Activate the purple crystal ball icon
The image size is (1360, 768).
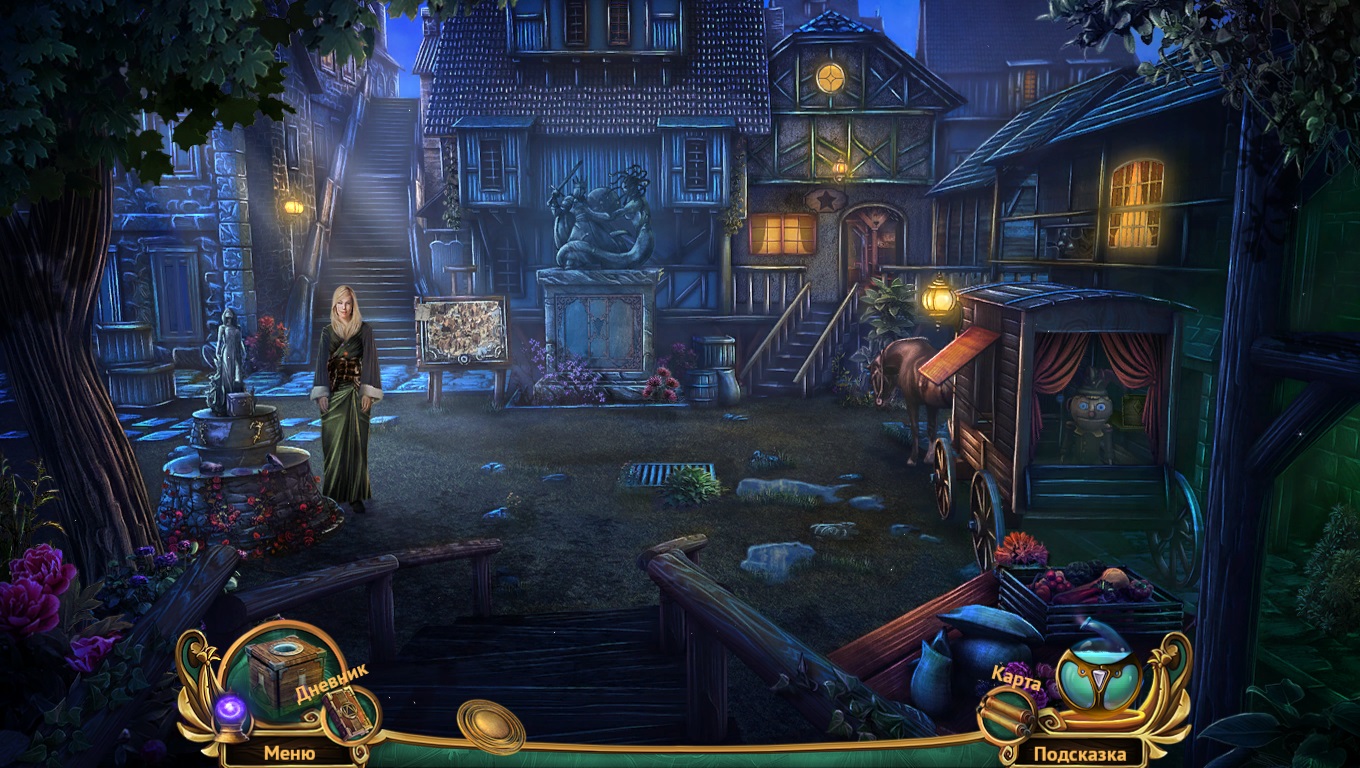[231, 713]
